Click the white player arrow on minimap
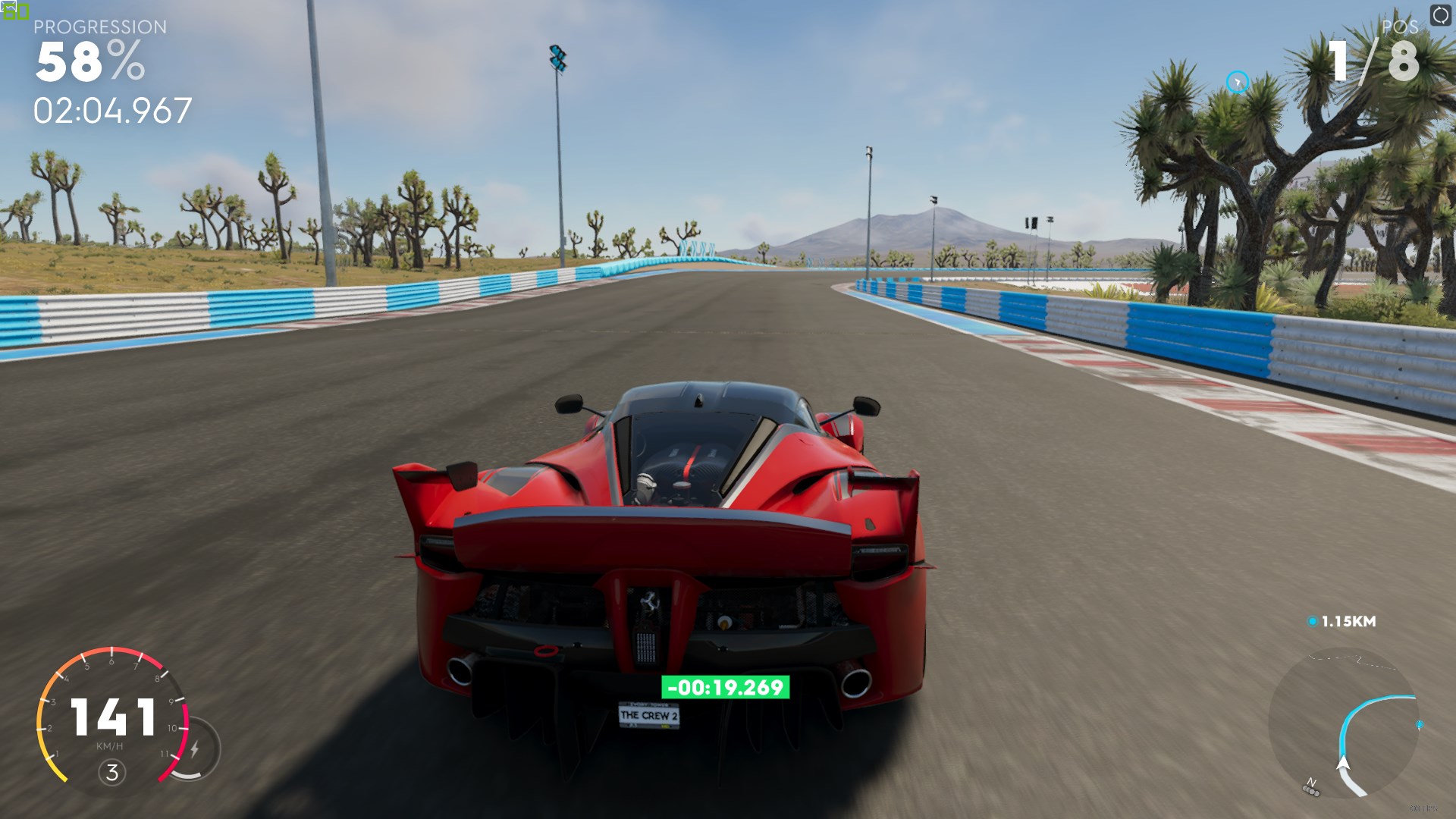This screenshot has width=1456, height=819. pyautogui.click(x=1343, y=763)
